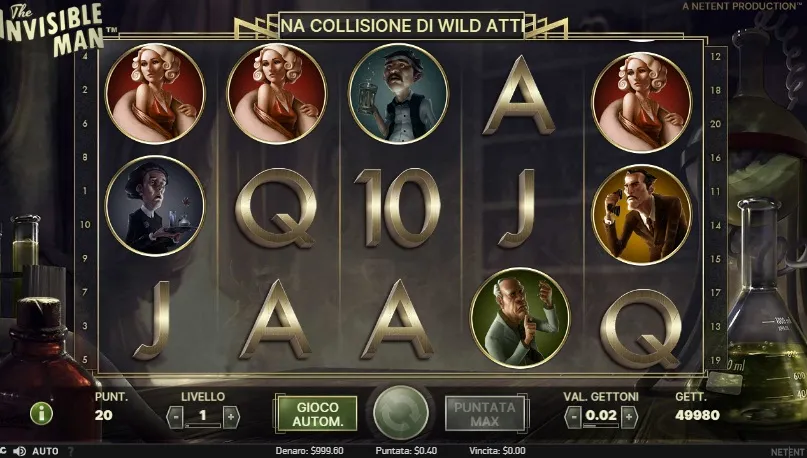Increase the Livello bet level

(x=231, y=416)
